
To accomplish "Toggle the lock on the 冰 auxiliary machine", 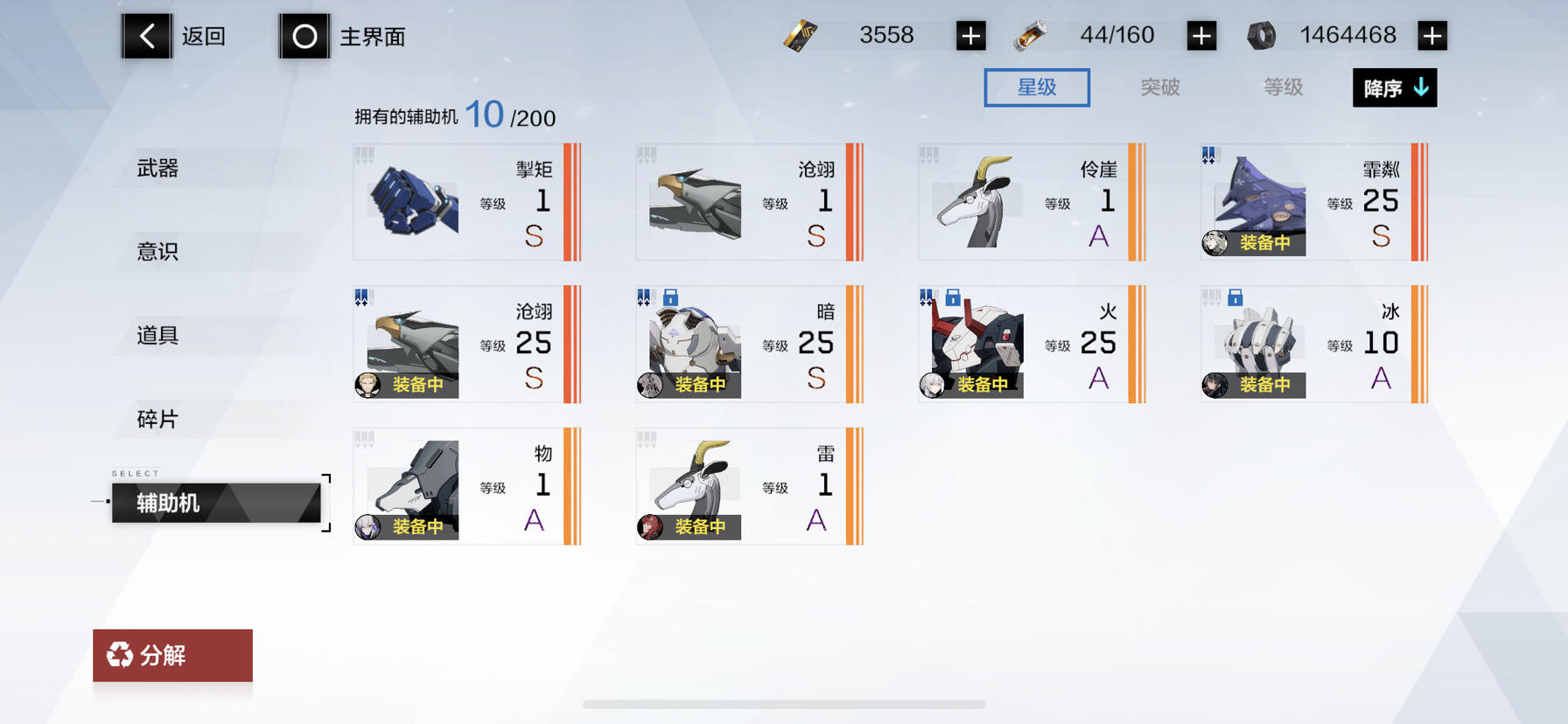I will (x=1234, y=297).
